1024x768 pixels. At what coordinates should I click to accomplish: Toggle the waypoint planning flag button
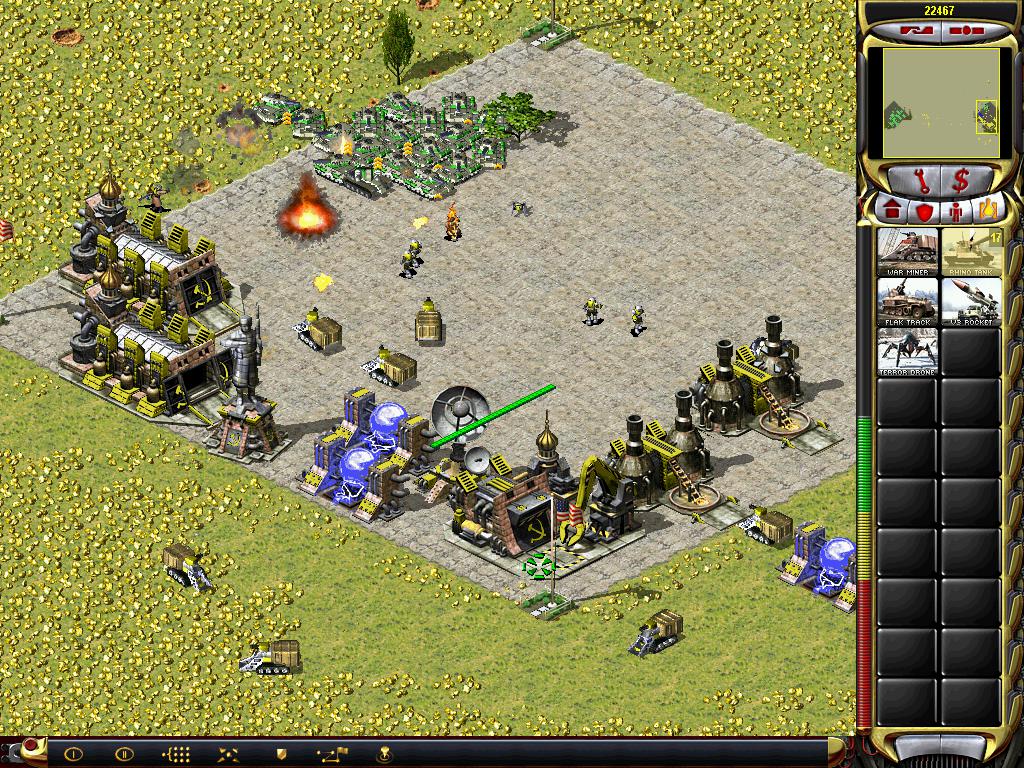(x=332, y=754)
